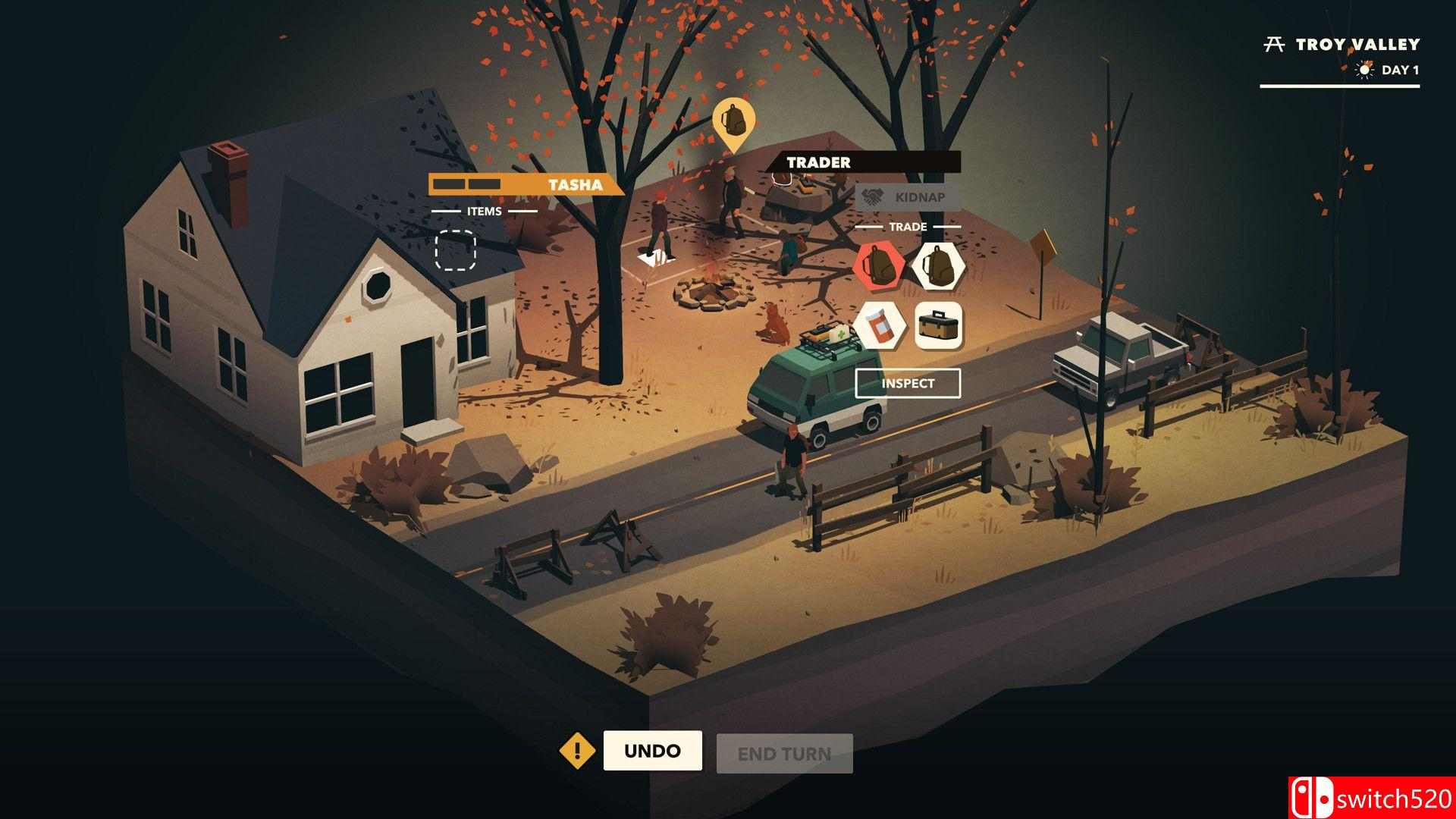End the current turn
The width and height of the screenshot is (1456, 819).
[784, 754]
